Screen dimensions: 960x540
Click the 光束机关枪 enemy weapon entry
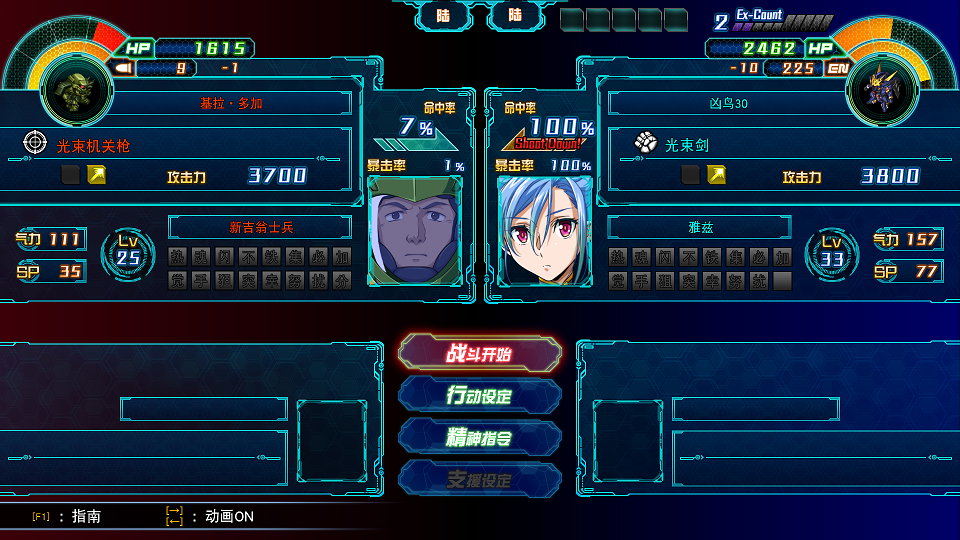[x=94, y=145]
